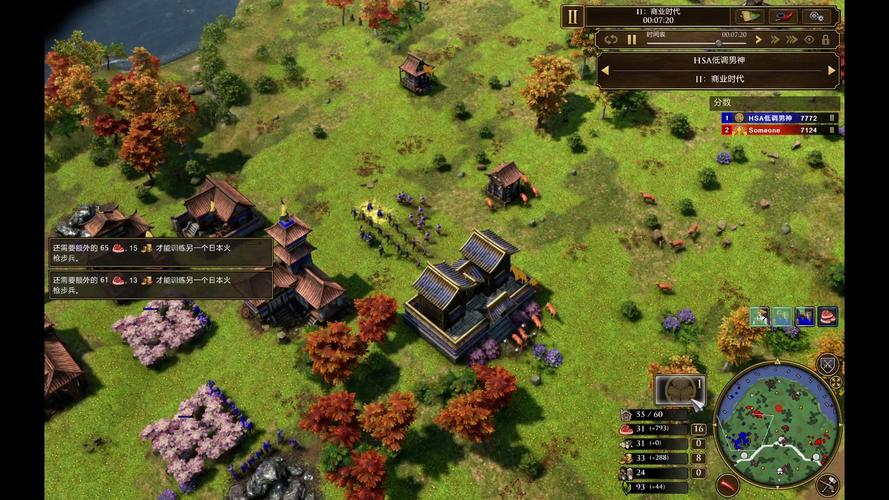Viewport: 889px width, 500px height.
Task: Switch to double-arrow fast forward speed
Action: 775,40
